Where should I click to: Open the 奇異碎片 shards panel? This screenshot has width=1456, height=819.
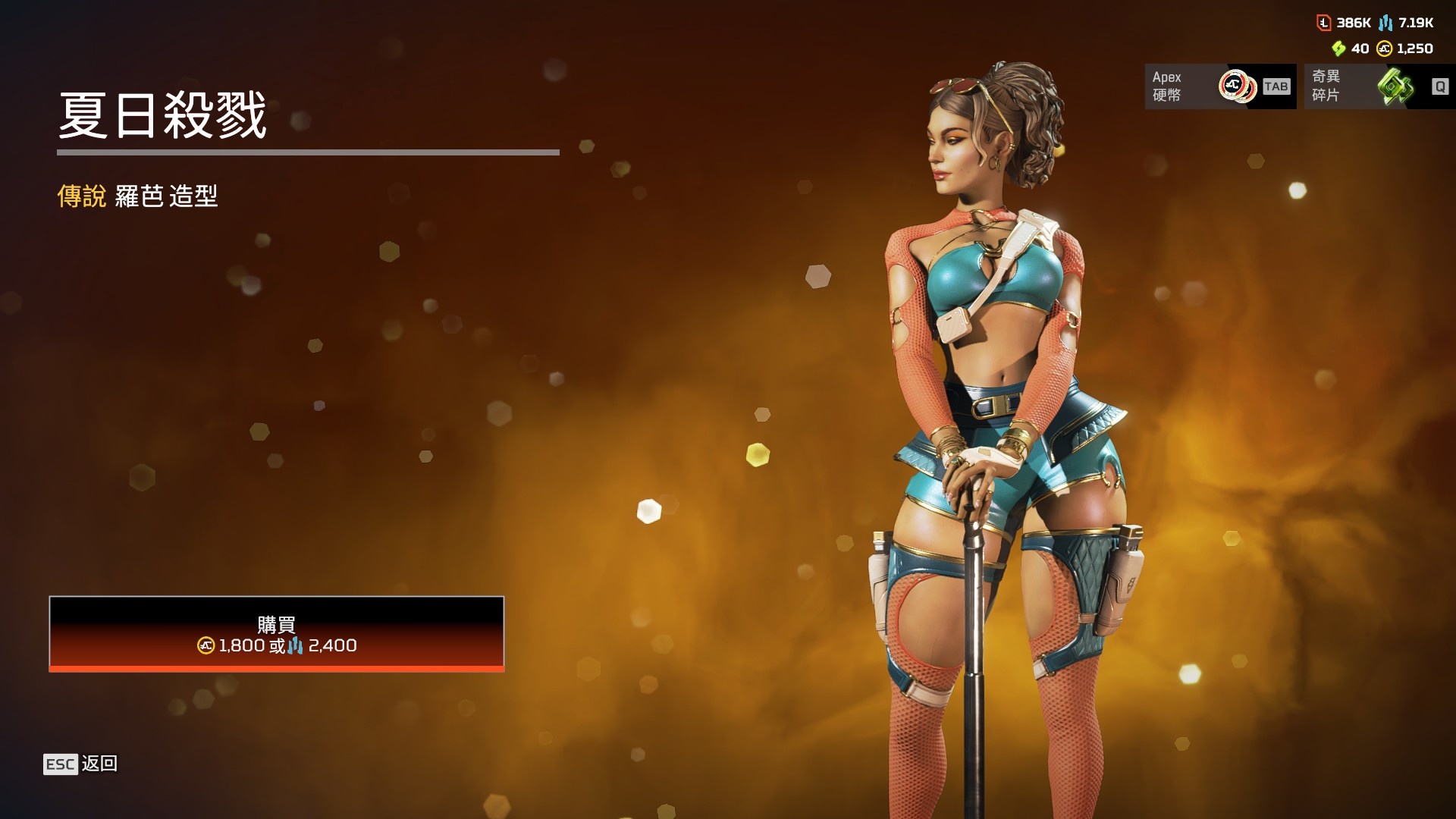(1379, 86)
